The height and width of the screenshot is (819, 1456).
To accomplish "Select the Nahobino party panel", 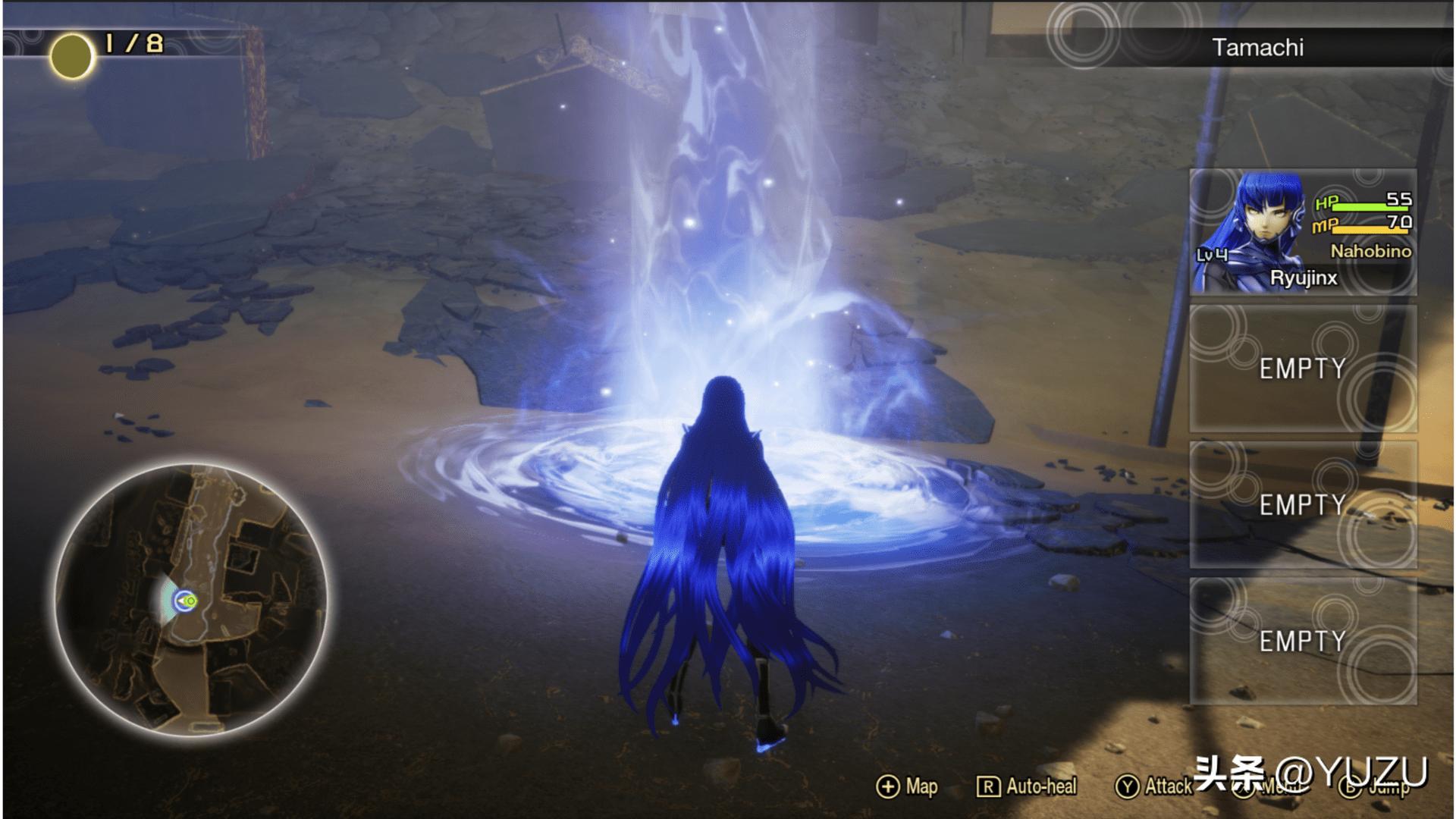I will [x=1302, y=233].
